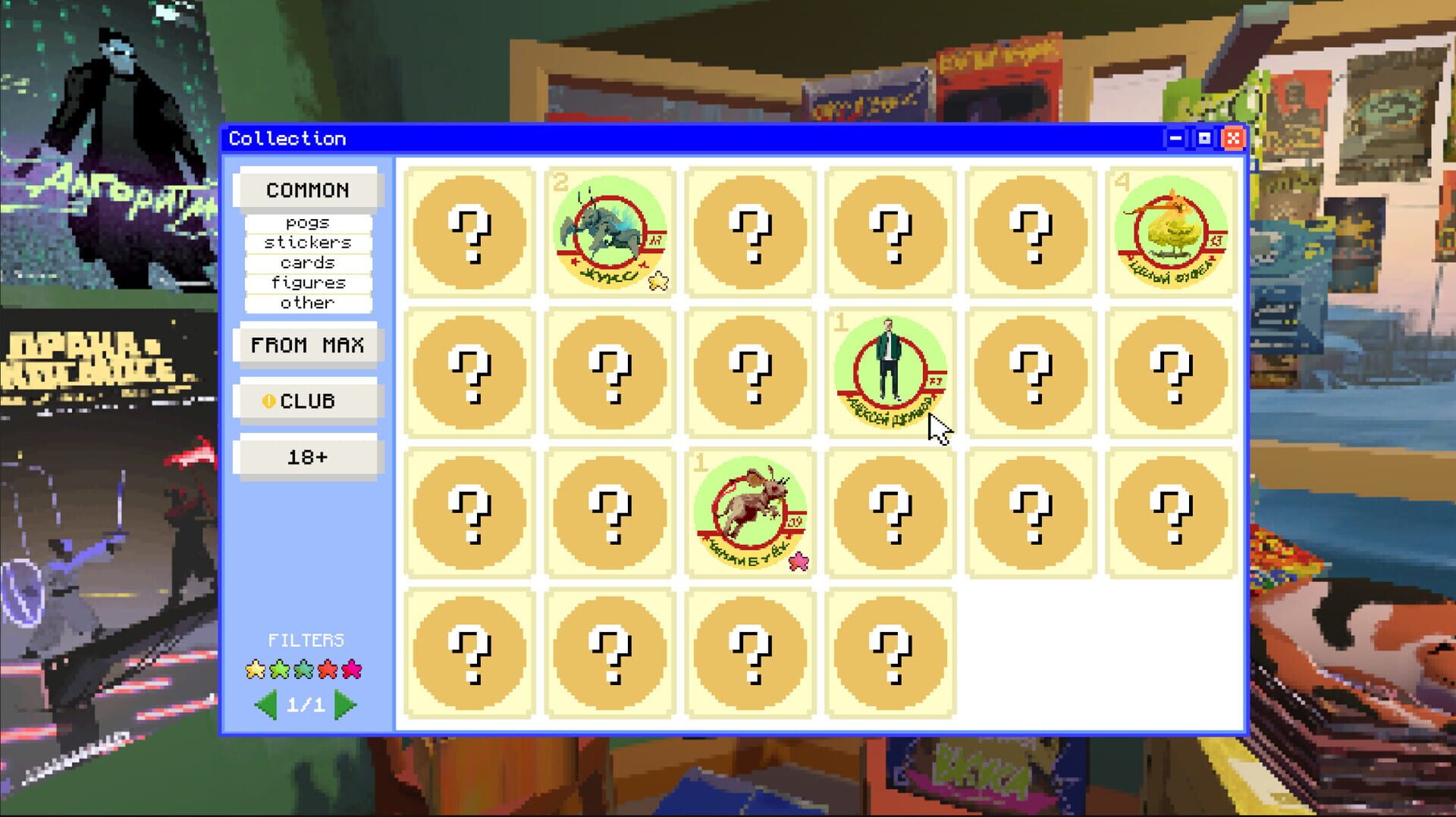Viewport: 1456px width, 817px height.
Task: Open the 18+ collection section
Action: click(x=307, y=455)
